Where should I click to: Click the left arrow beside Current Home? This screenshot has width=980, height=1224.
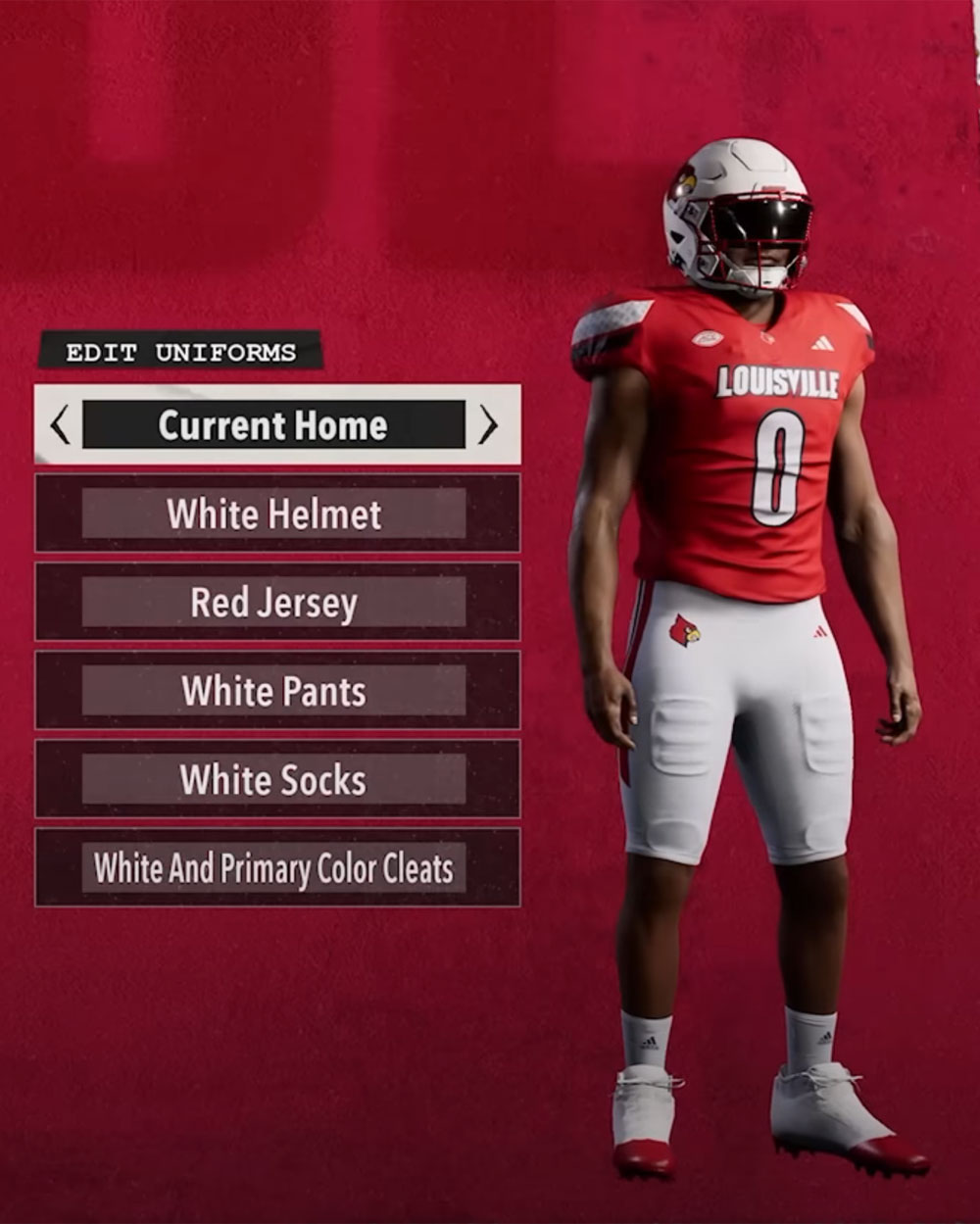point(61,425)
